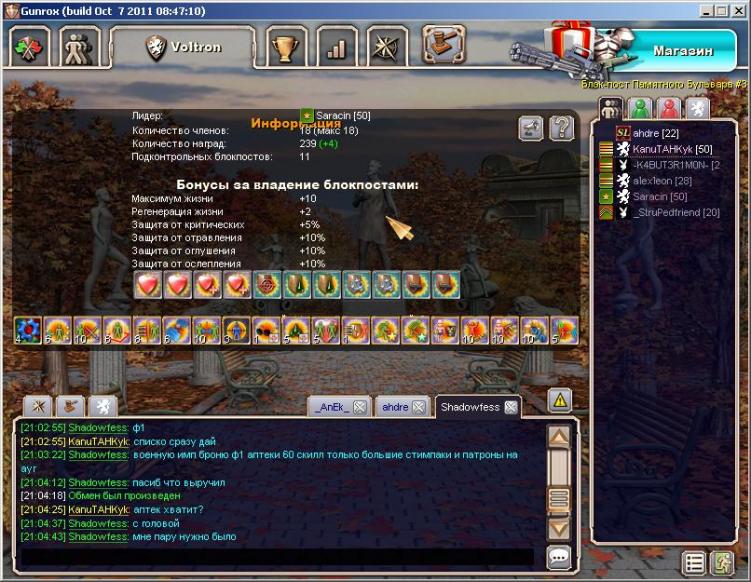Open the auction gavel tab

pos(443,45)
